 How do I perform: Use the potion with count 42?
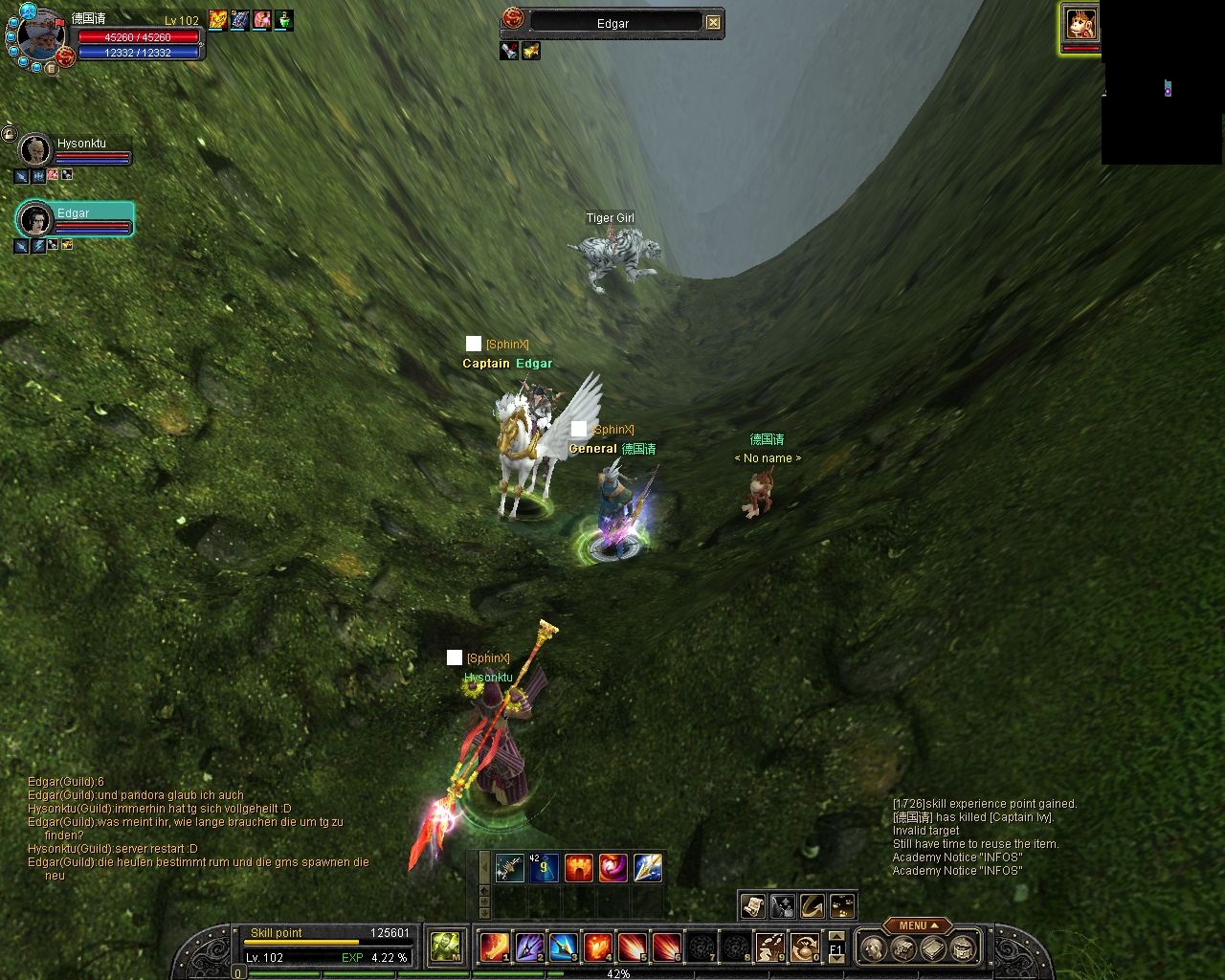(544, 868)
